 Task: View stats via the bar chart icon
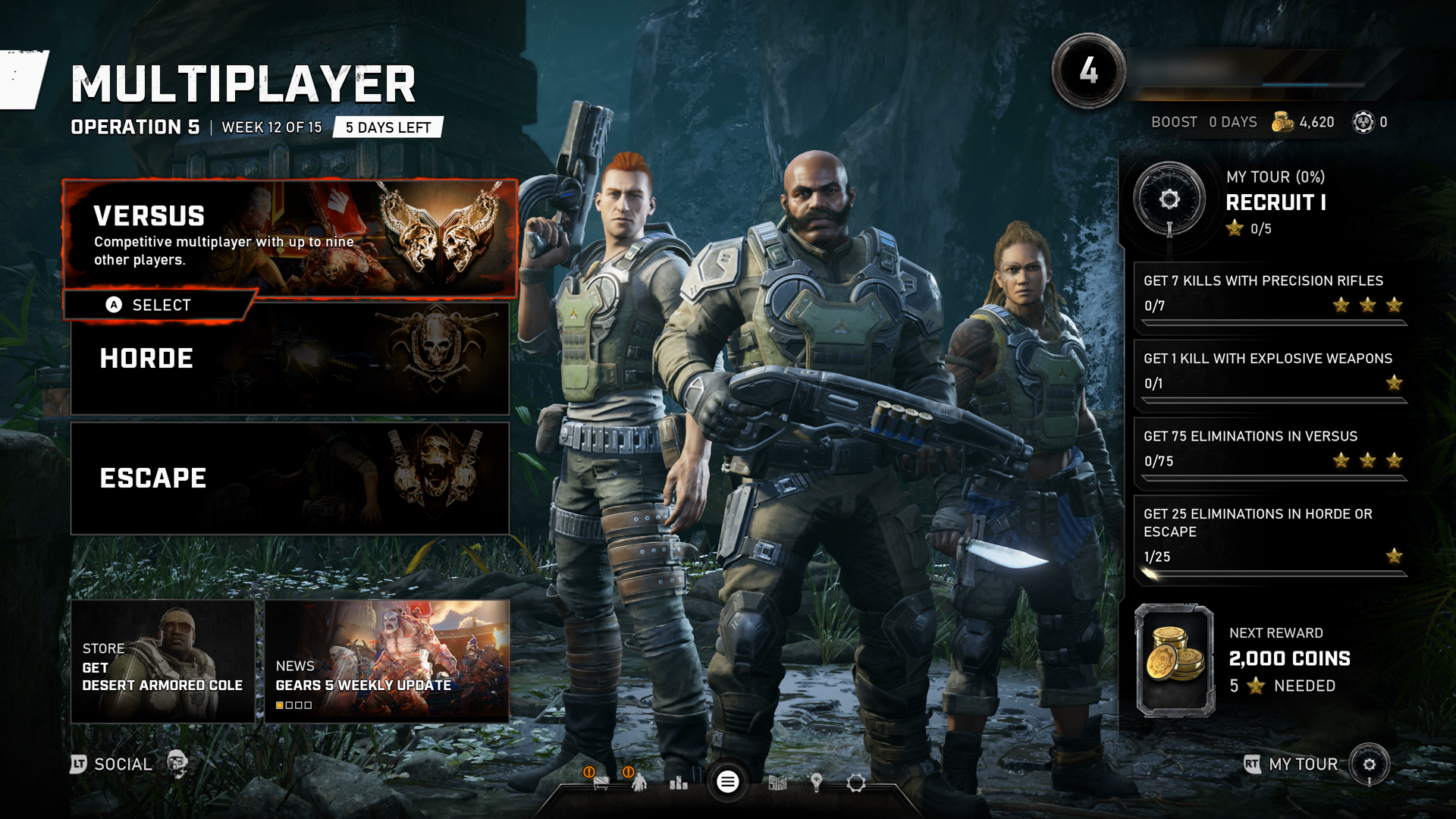679,783
